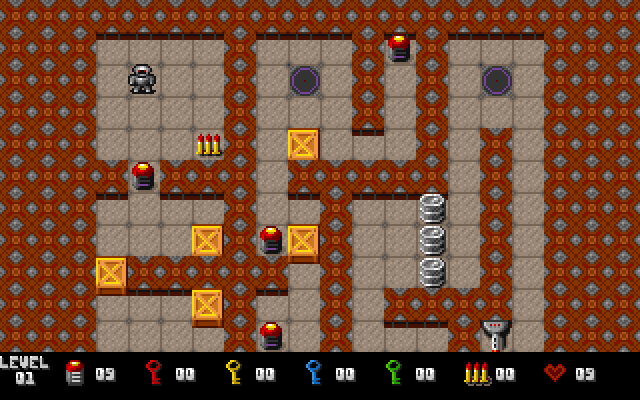The width and height of the screenshot is (640, 400).
Task: Click the red capsule counter icon in HUD
Action: [x=74, y=373]
